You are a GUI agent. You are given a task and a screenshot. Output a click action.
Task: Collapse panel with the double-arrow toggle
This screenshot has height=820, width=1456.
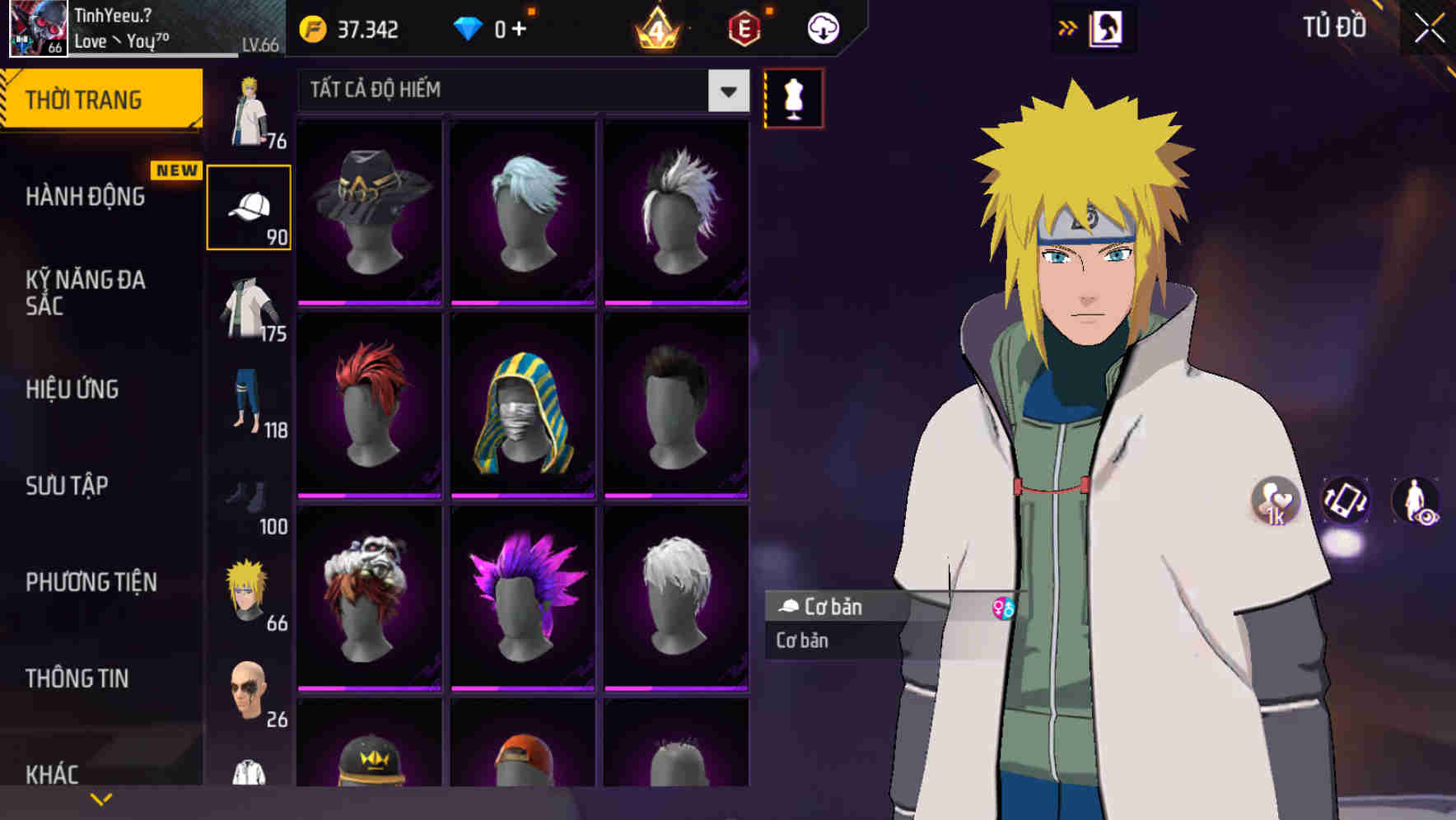point(1066,27)
